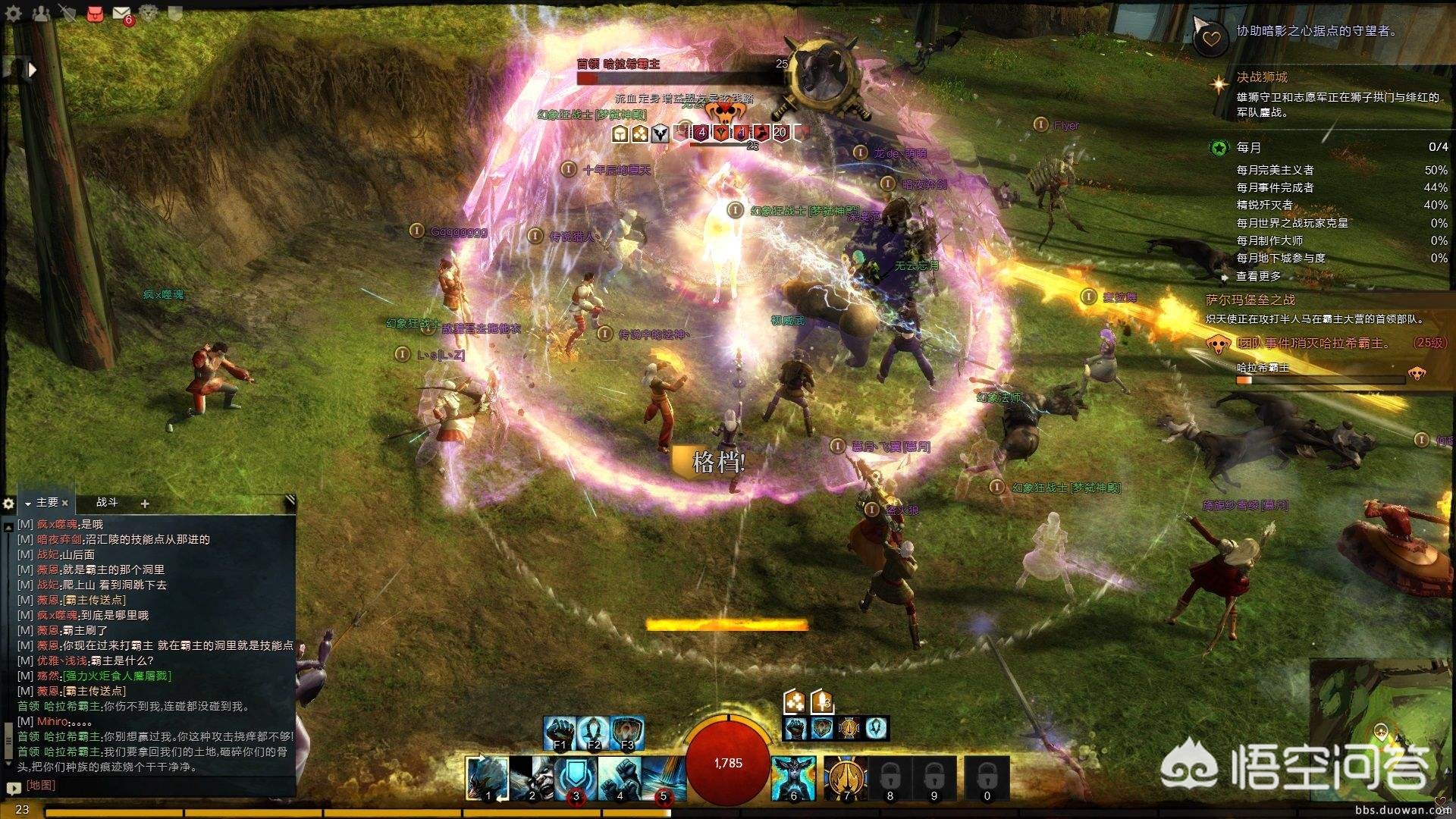Viewport: 1456px width, 819px height.
Task: Open the game menu gear icon
Action: pyautogui.click(x=13, y=13)
